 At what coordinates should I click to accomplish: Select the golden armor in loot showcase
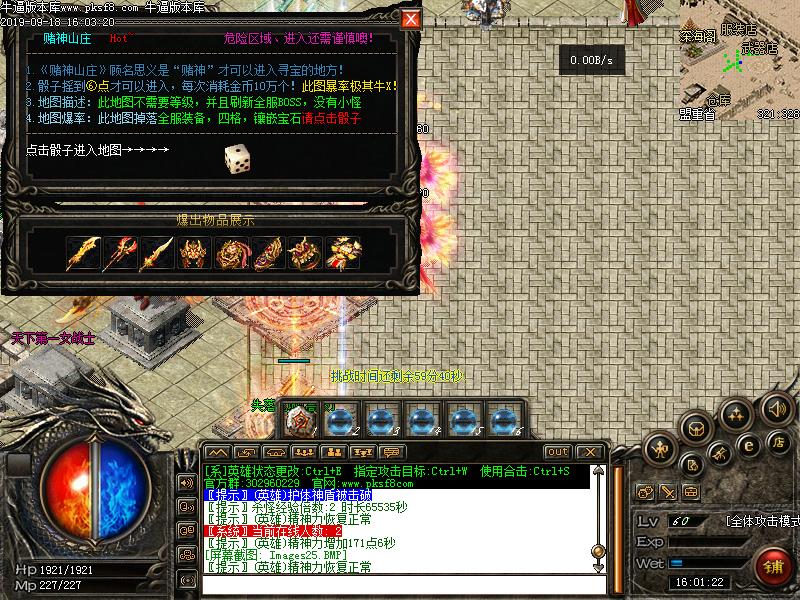194,253
